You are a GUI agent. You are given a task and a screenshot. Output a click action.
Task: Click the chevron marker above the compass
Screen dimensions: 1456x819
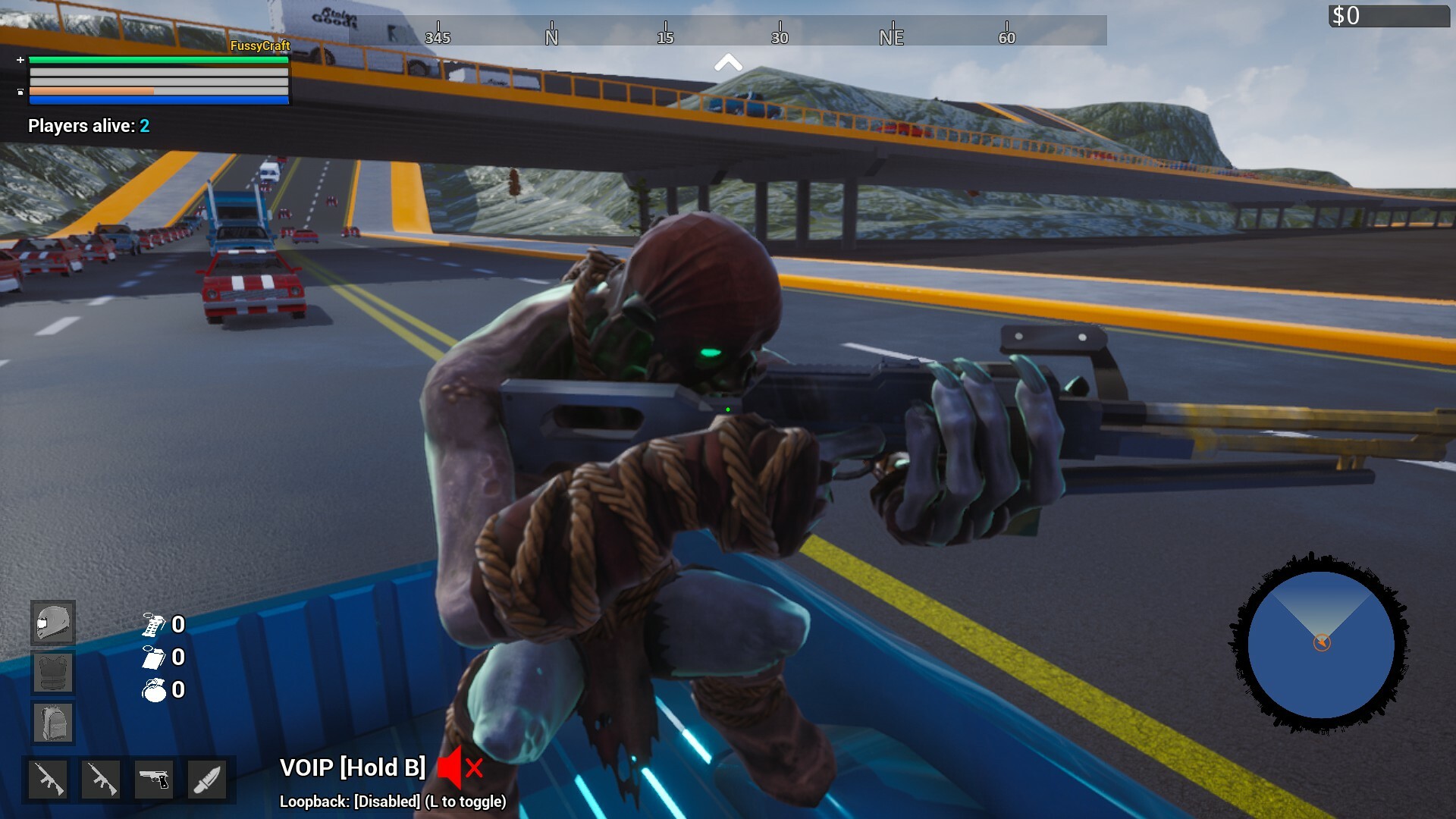pyautogui.click(x=730, y=63)
